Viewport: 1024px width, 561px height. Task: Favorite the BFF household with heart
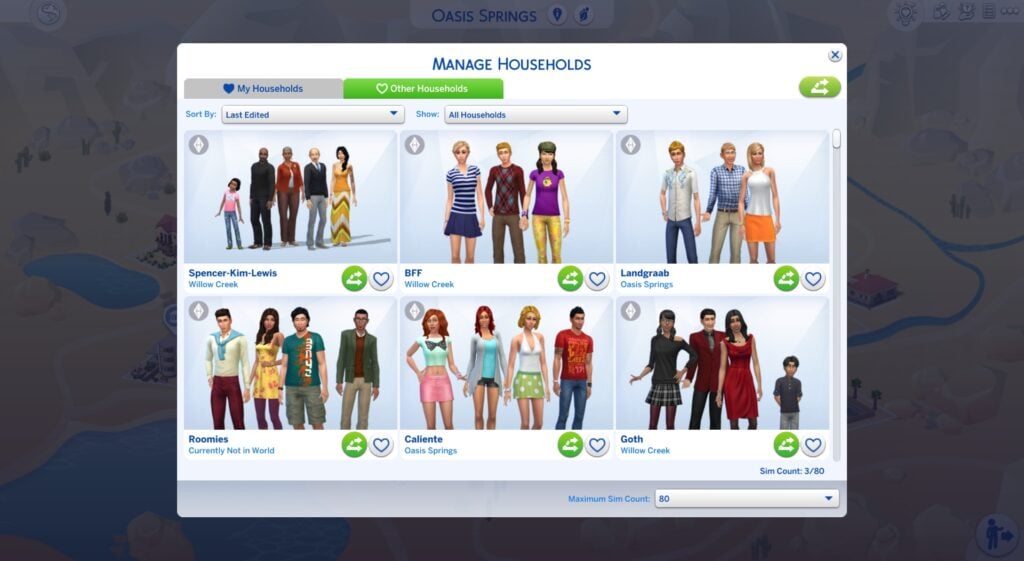(x=597, y=279)
